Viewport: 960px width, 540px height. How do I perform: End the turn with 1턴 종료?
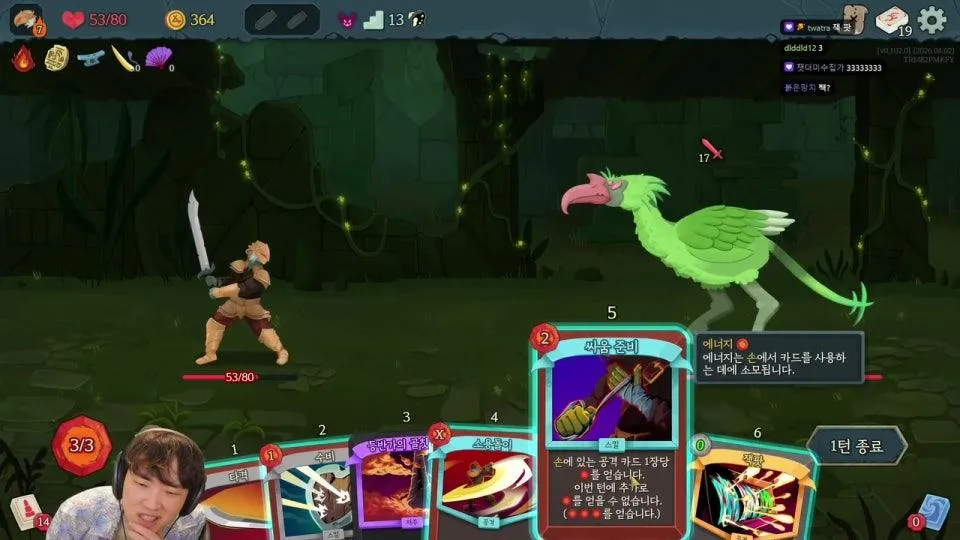[x=856, y=445]
